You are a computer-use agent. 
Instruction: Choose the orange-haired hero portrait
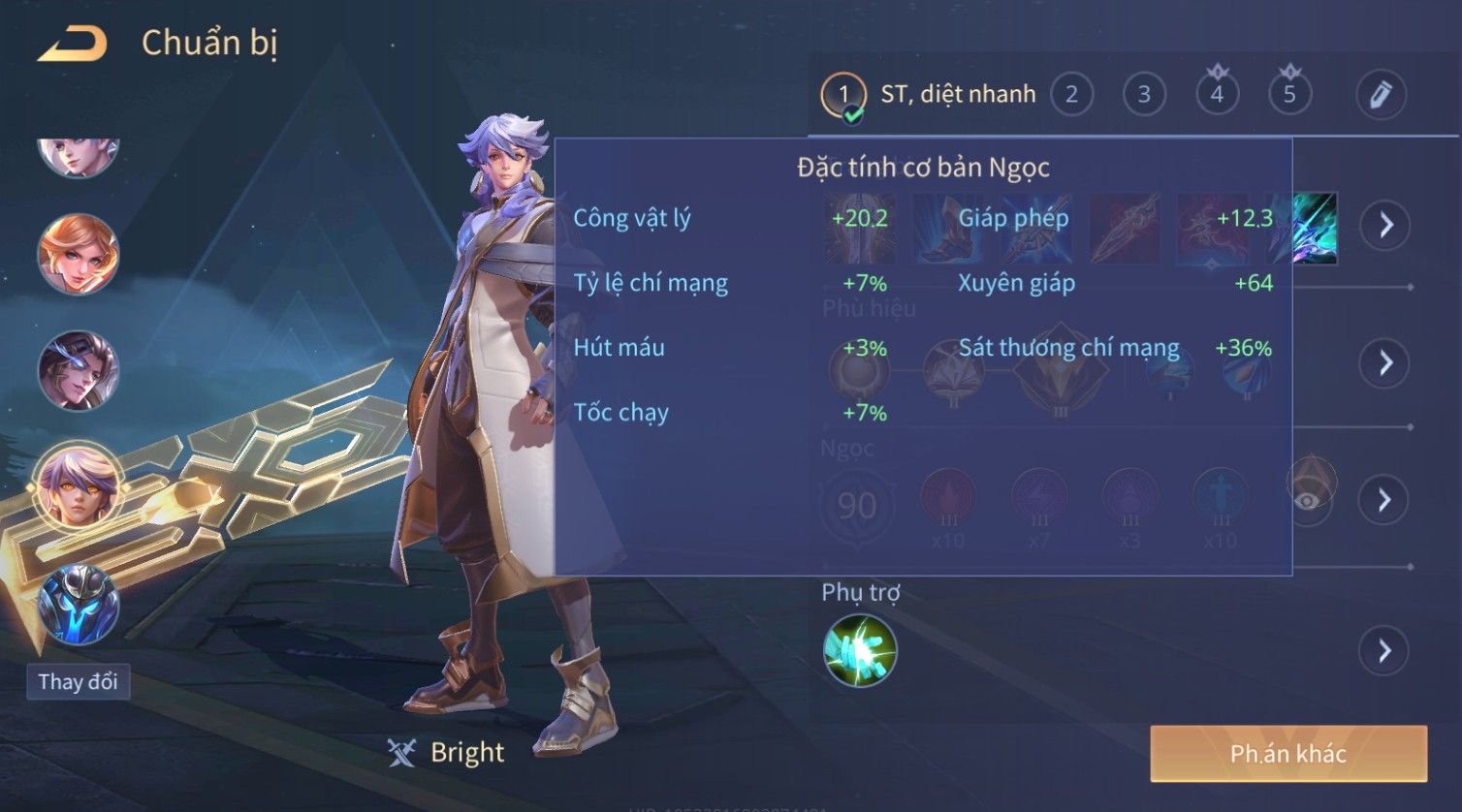coord(78,255)
